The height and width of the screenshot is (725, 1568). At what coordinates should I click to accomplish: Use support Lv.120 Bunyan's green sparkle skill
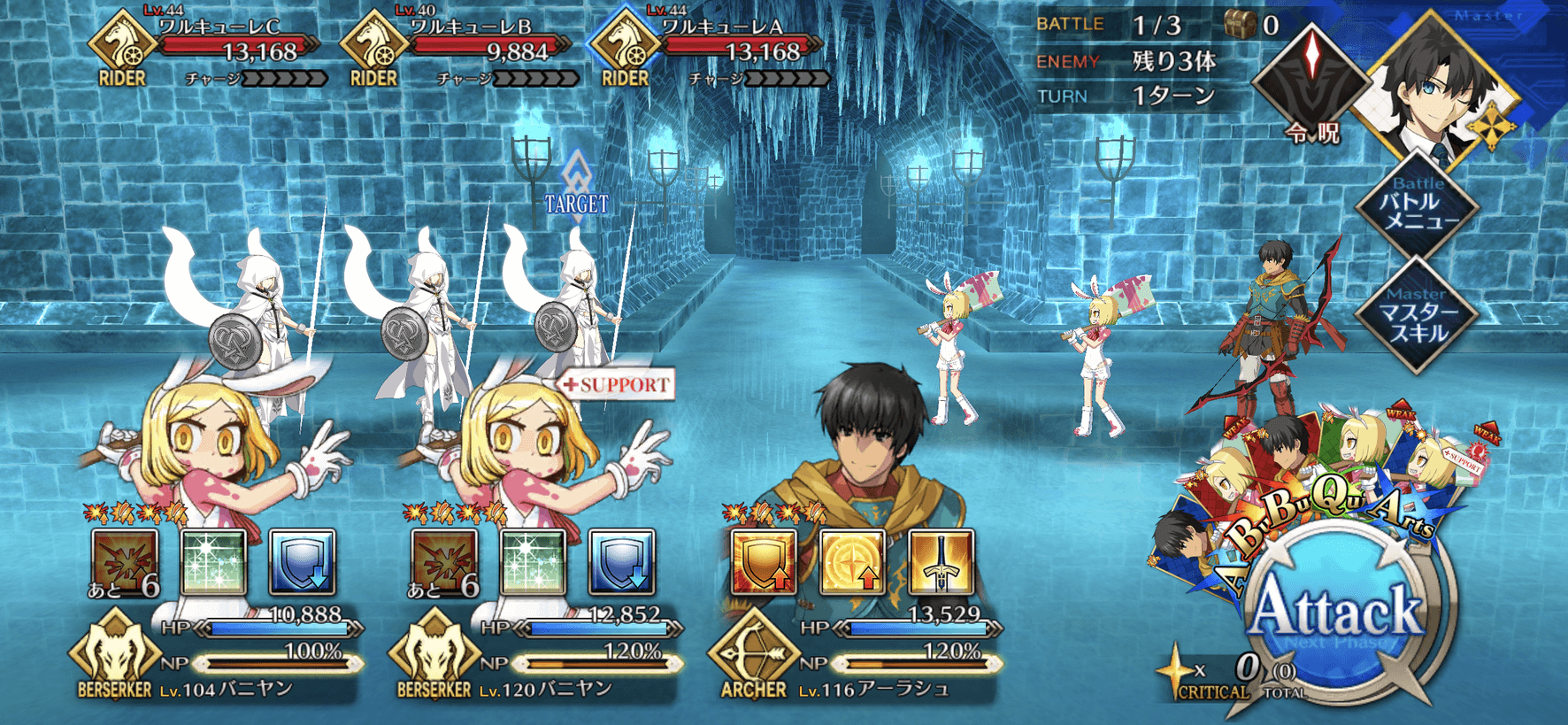coord(533,561)
